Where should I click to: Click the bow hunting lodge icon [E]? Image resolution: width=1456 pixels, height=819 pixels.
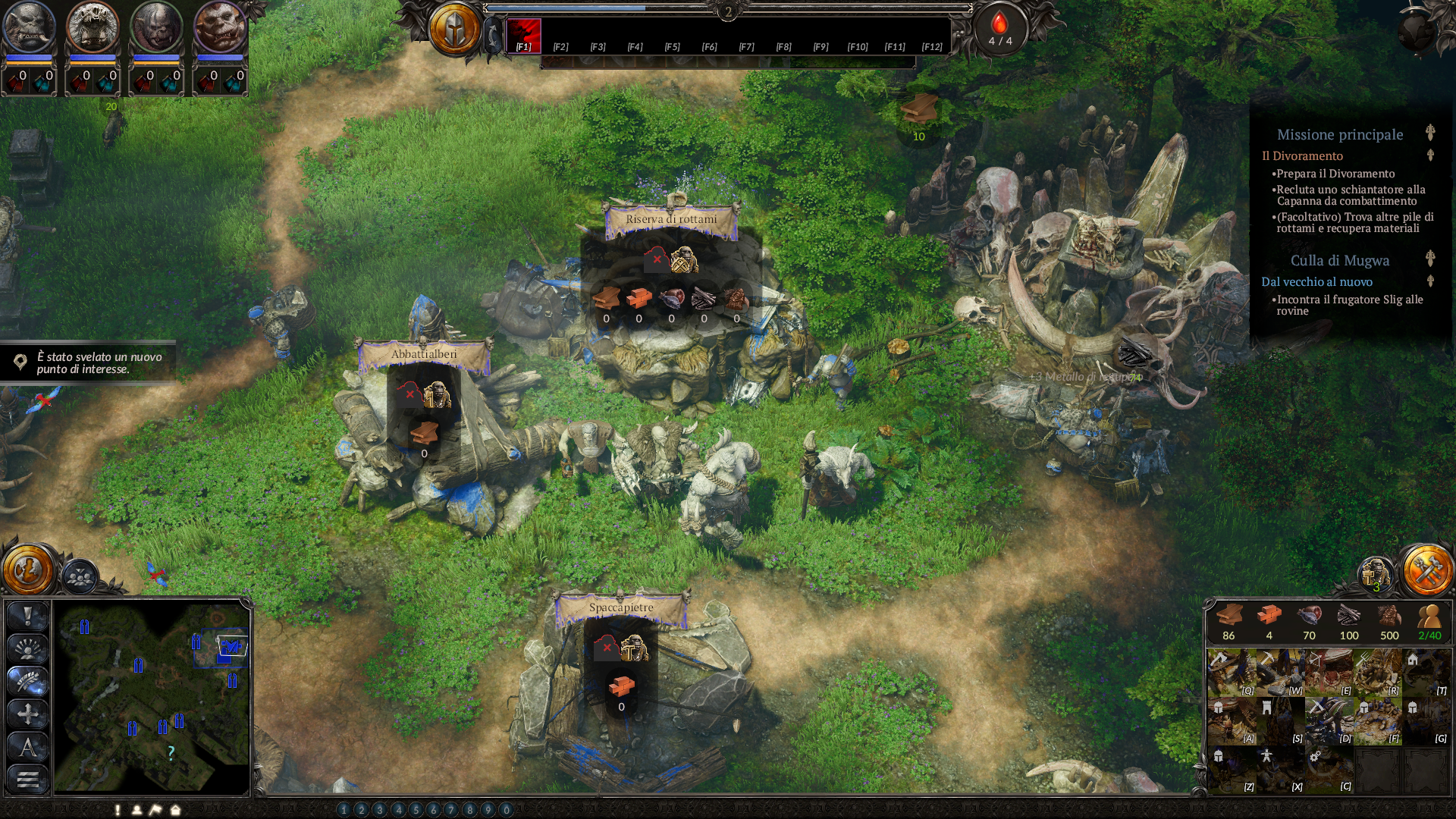[x=1329, y=671]
